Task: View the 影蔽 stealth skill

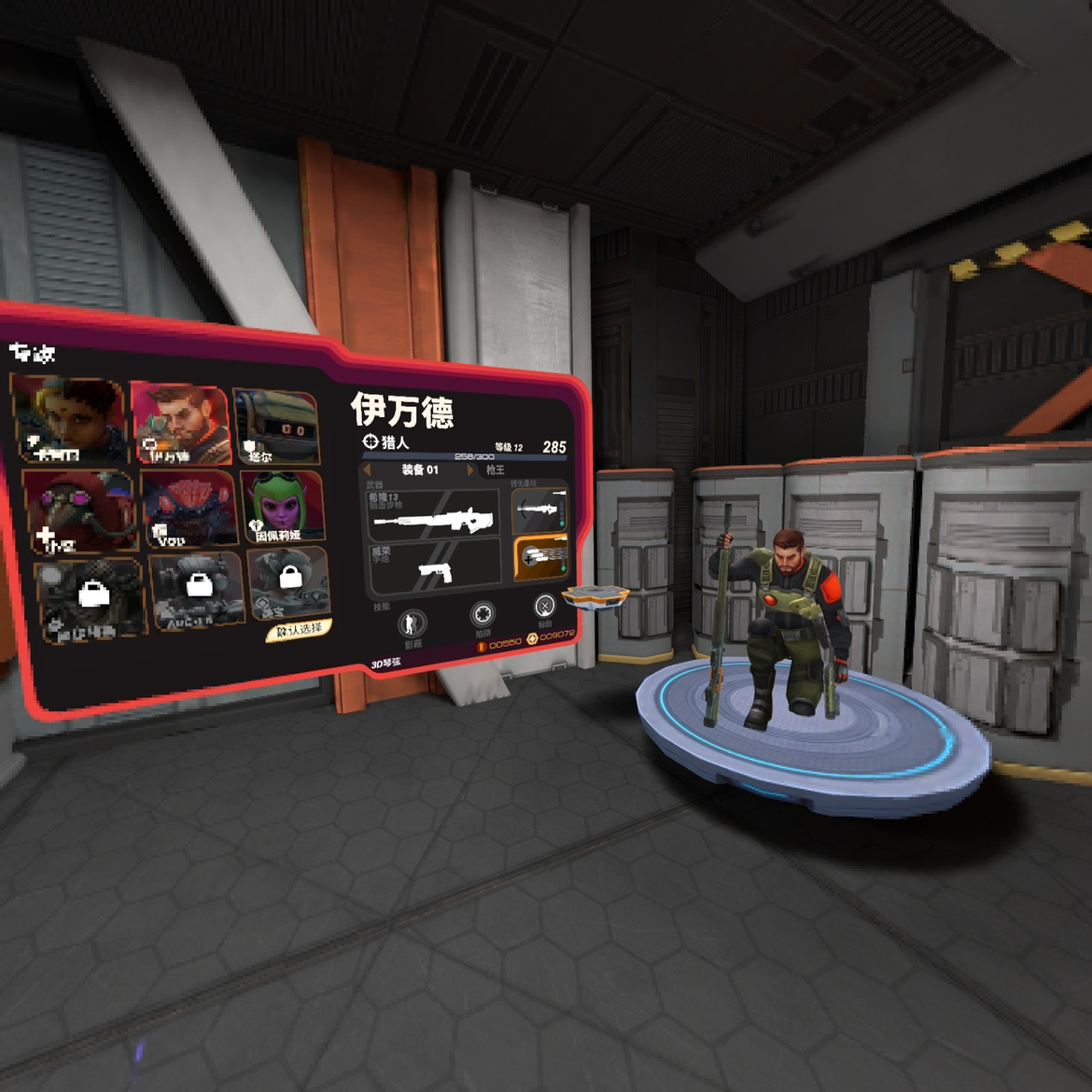Action: 412,623
